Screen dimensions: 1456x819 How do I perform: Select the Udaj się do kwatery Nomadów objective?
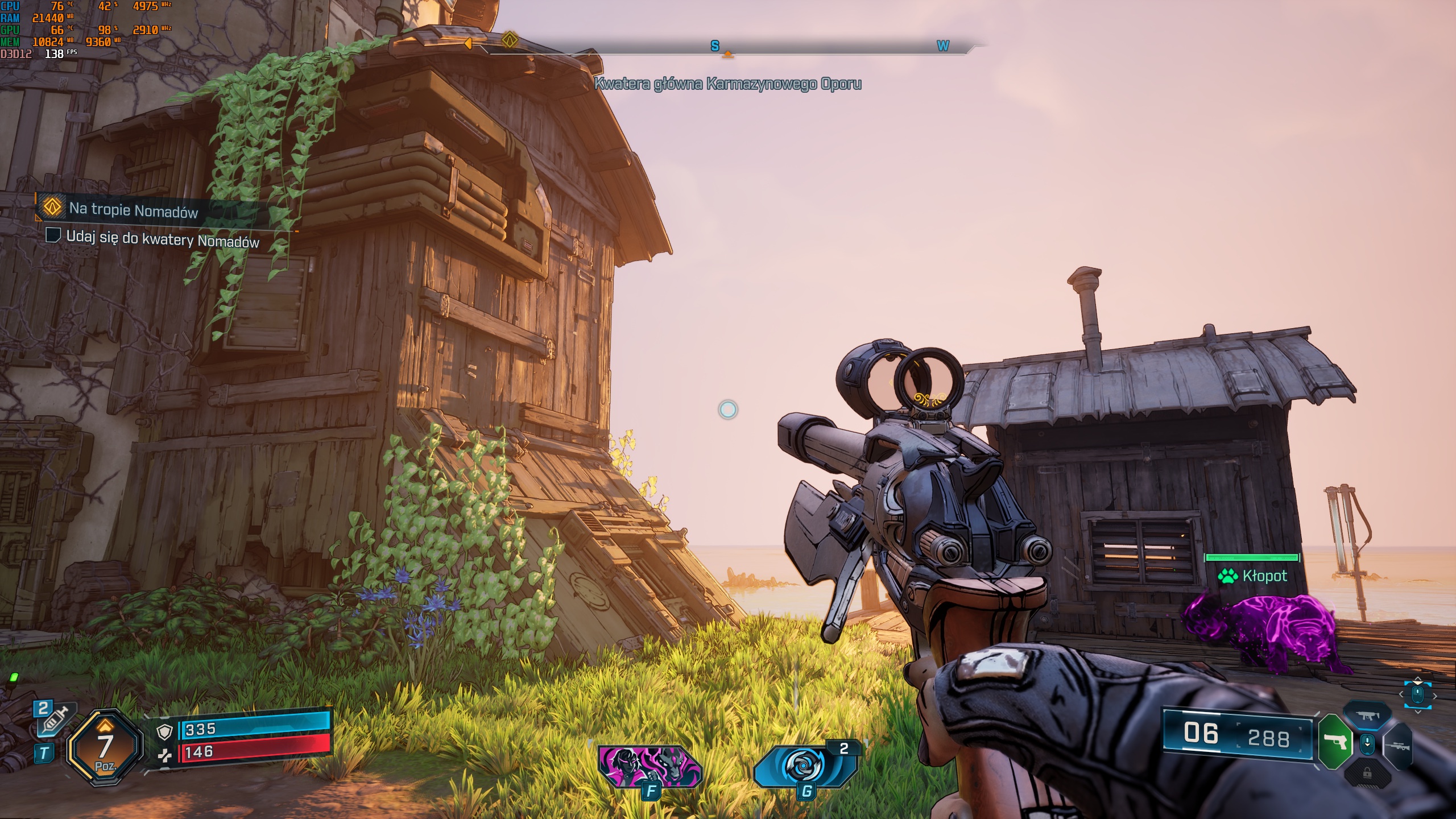tap(162, 238)
